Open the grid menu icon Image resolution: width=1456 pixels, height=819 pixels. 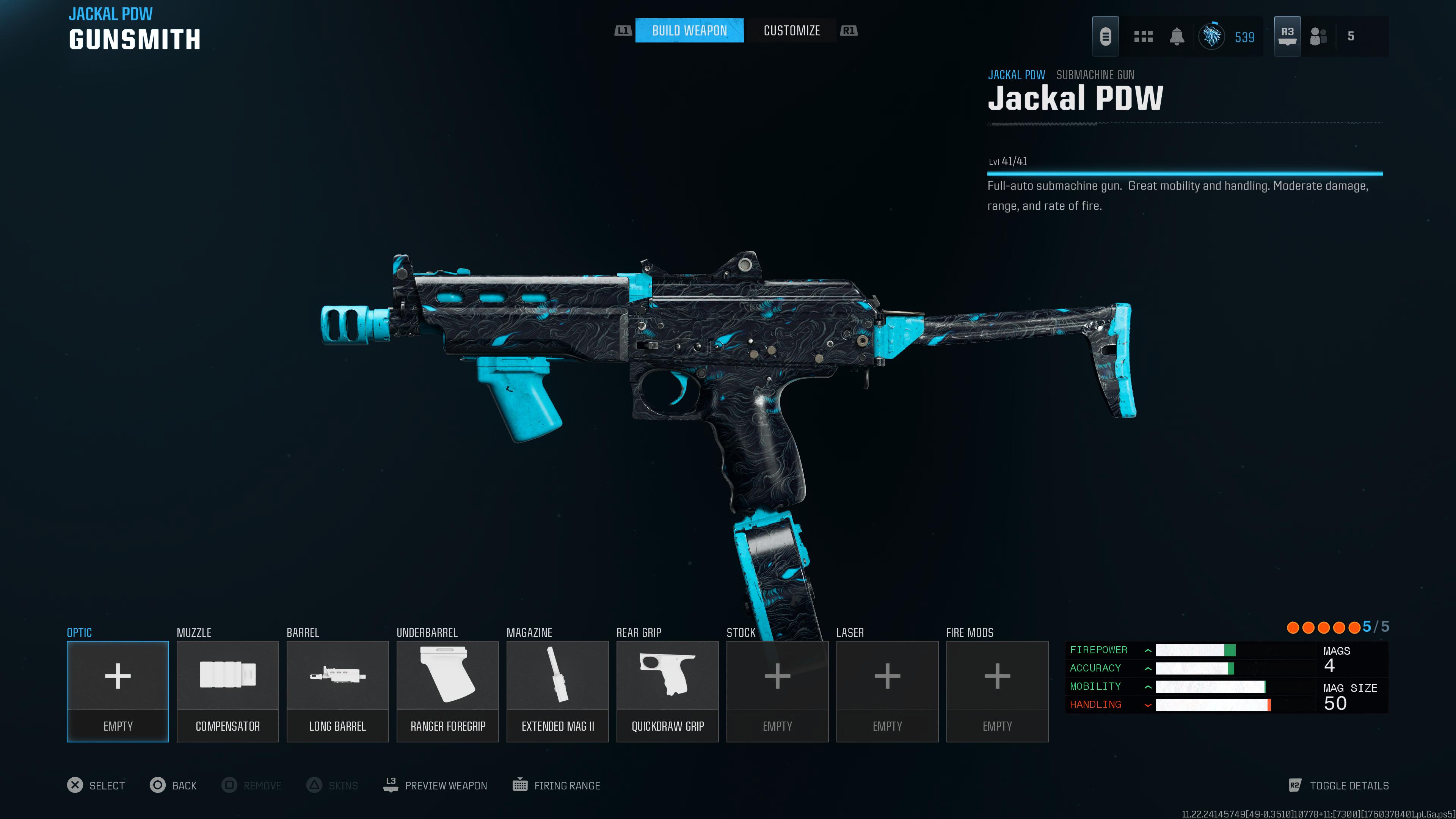pos(1143,37)
